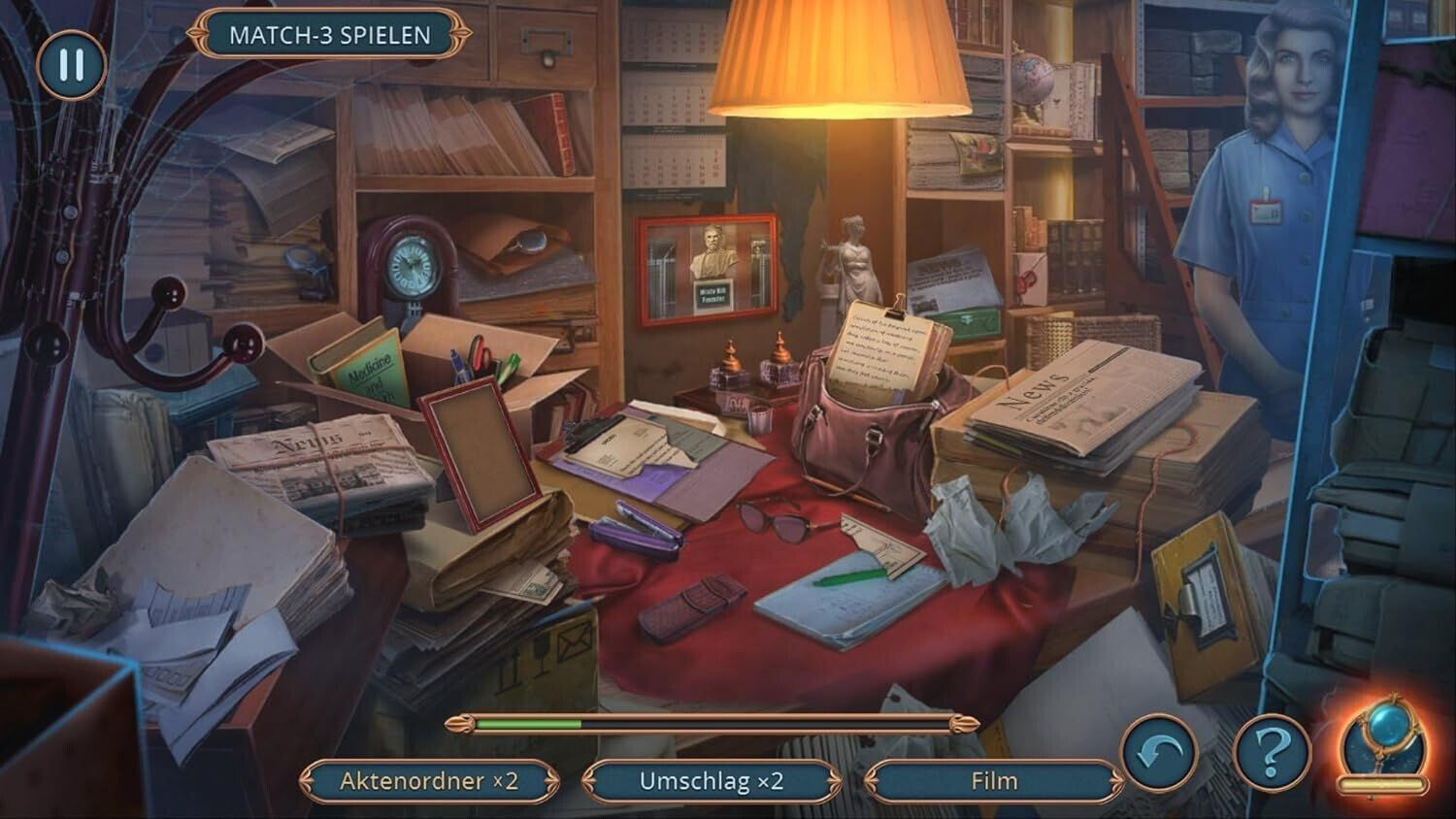Pause the game with the pause button

[x=70, y=65]
